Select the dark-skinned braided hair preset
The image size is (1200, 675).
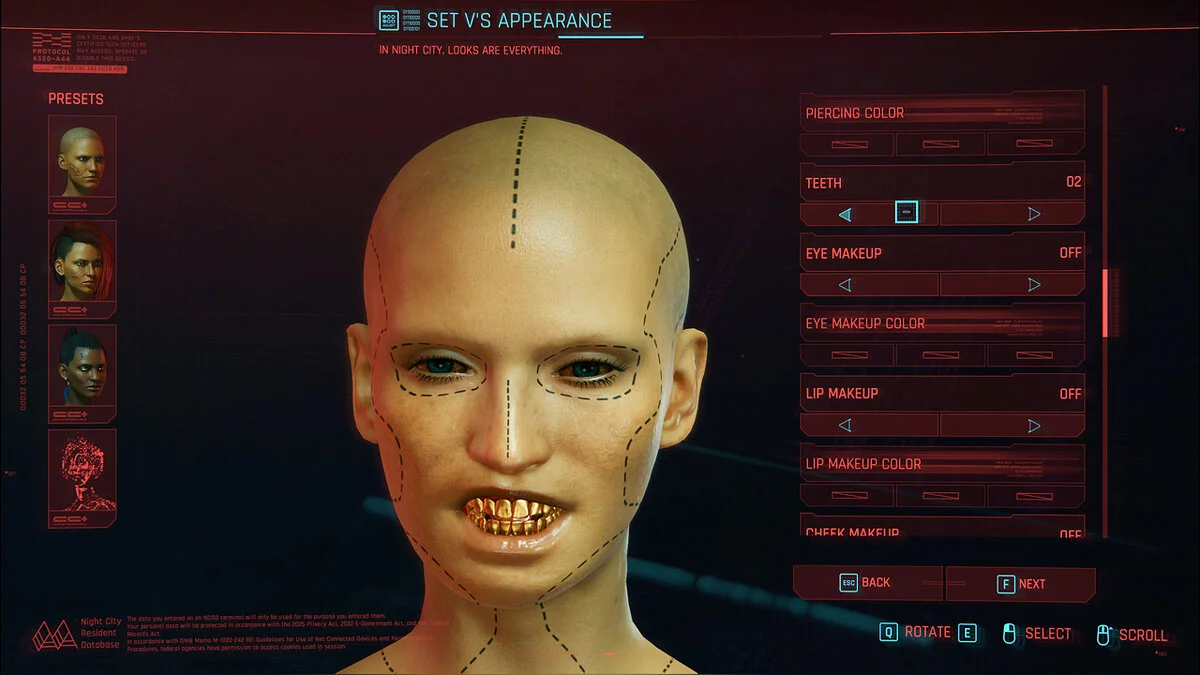click(x=82, y=365)
